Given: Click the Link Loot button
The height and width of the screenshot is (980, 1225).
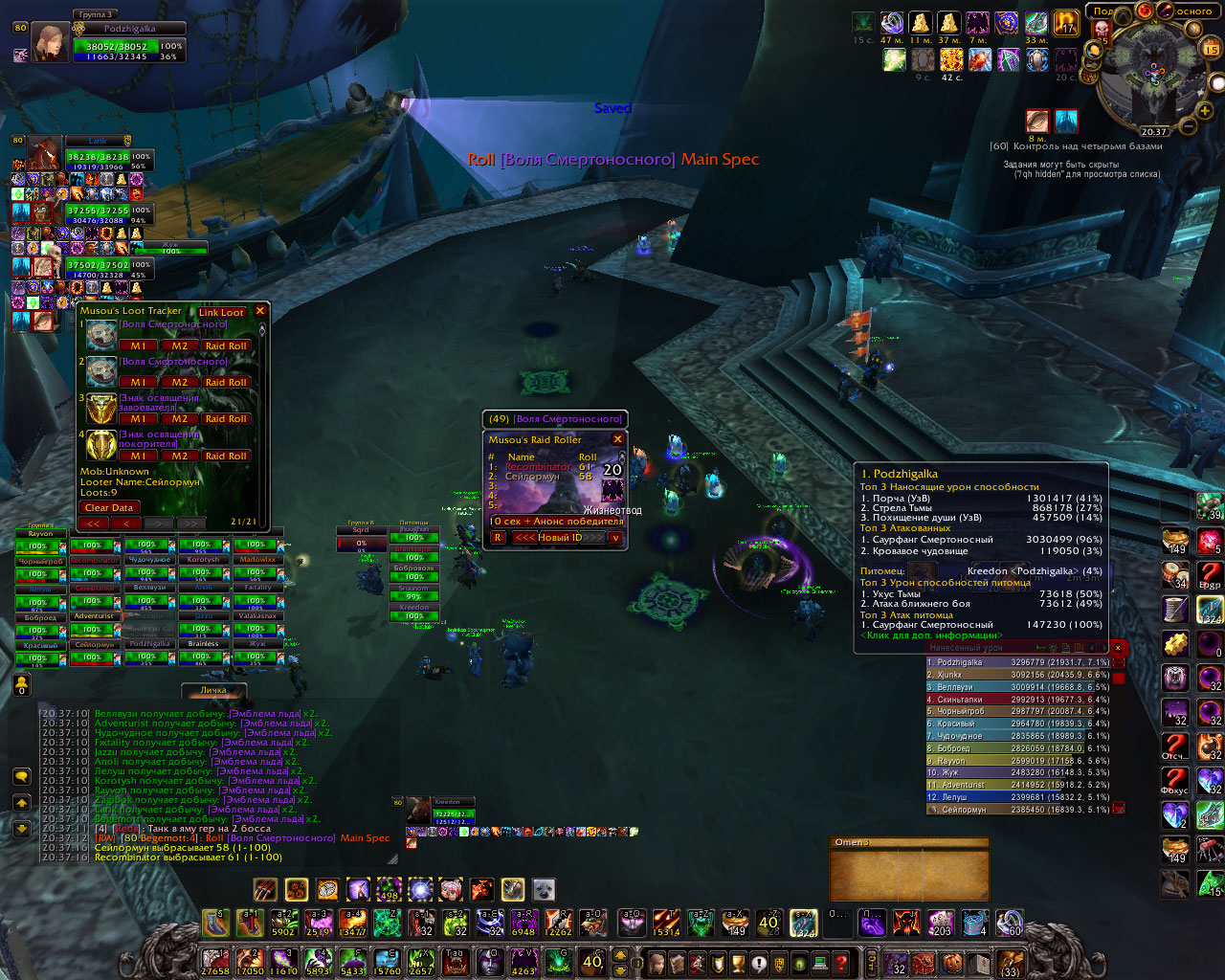Looking at the screenshot, I should [x=221, y=312].
